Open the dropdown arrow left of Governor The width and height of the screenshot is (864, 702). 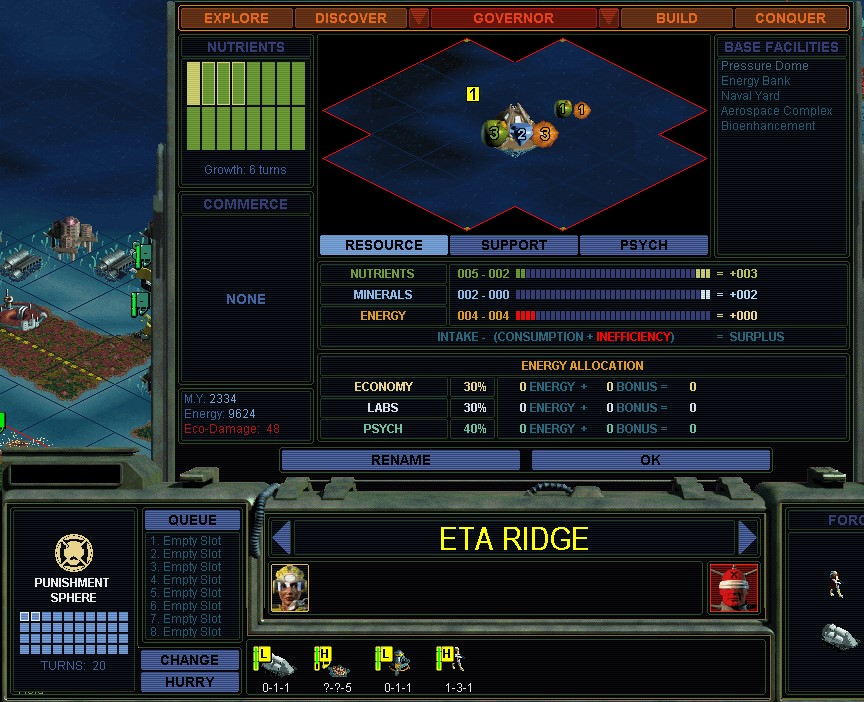419,18
